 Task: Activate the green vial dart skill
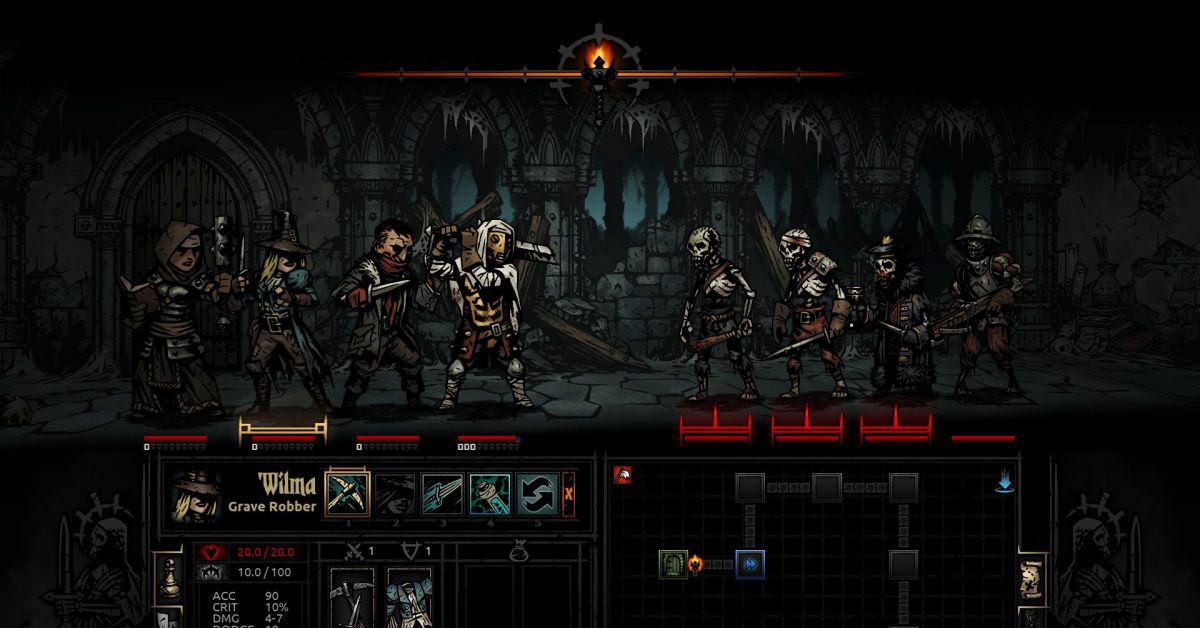[x=490, y=493]
